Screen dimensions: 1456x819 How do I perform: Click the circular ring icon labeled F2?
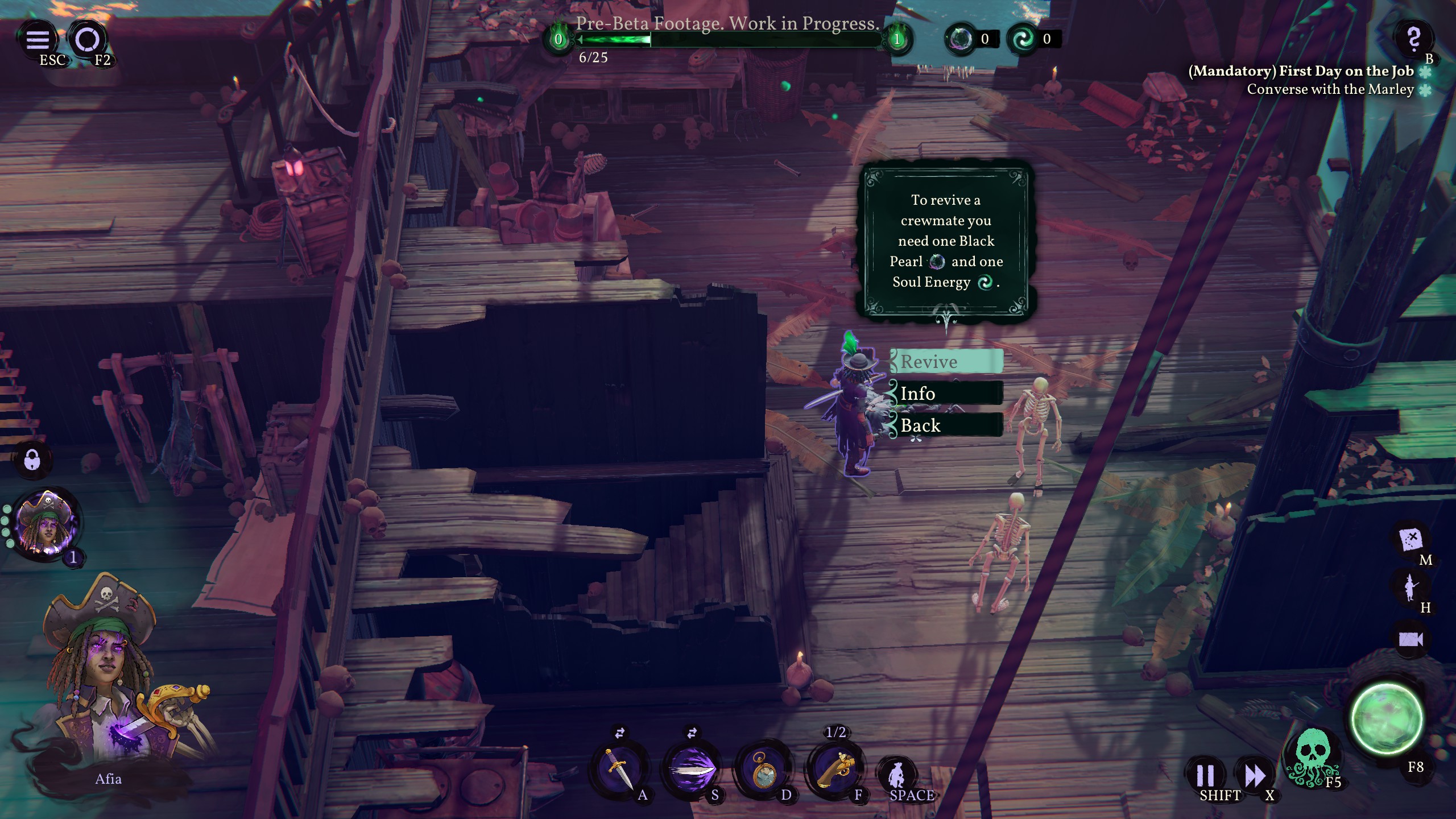pyautogui.click(x=88, y=39)
